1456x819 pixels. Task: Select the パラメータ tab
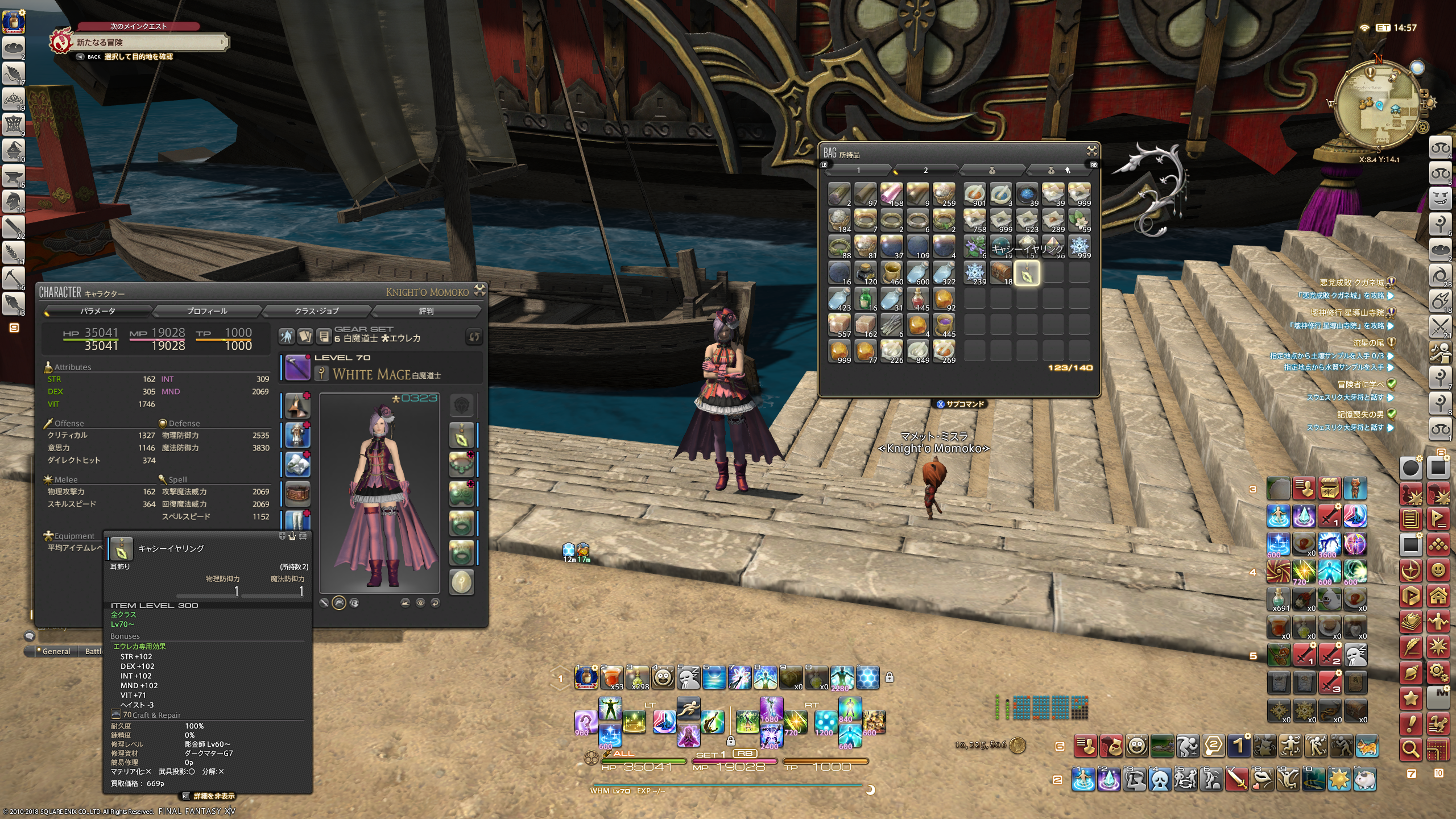click(97, 311)
